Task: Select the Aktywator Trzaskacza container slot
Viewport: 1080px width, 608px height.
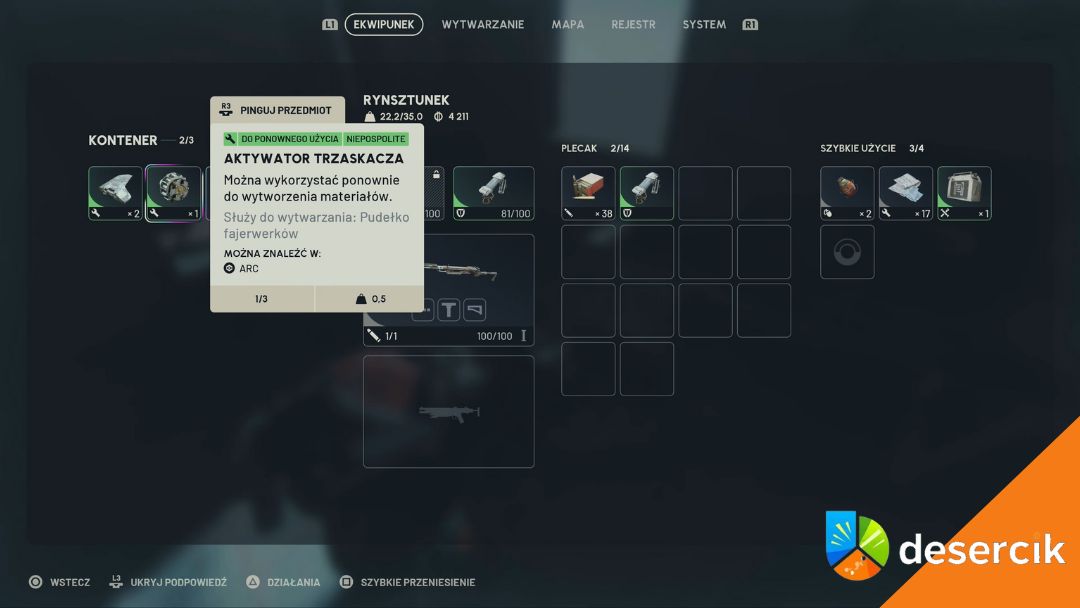Action: pos(174,193)
